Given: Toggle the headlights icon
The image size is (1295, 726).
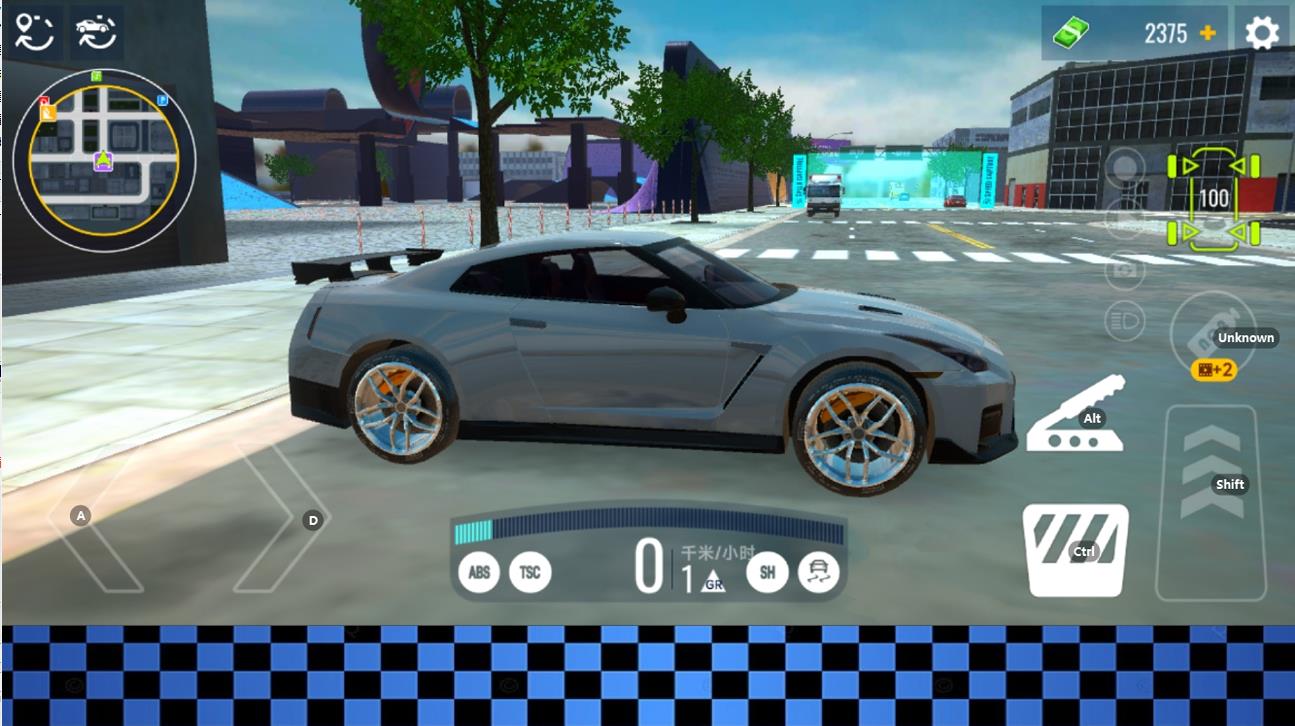Looking at the screenshot, I should click(1125, 321).
